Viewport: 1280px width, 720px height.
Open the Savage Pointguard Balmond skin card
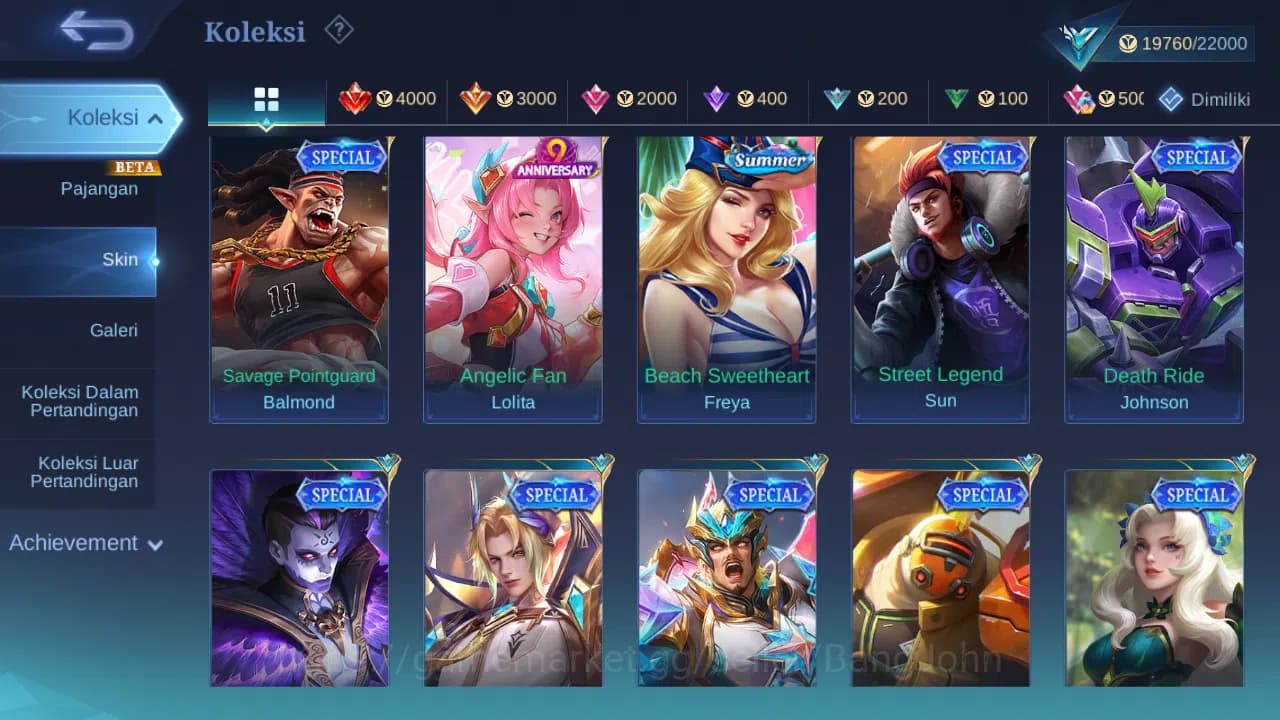coord(298,280)
